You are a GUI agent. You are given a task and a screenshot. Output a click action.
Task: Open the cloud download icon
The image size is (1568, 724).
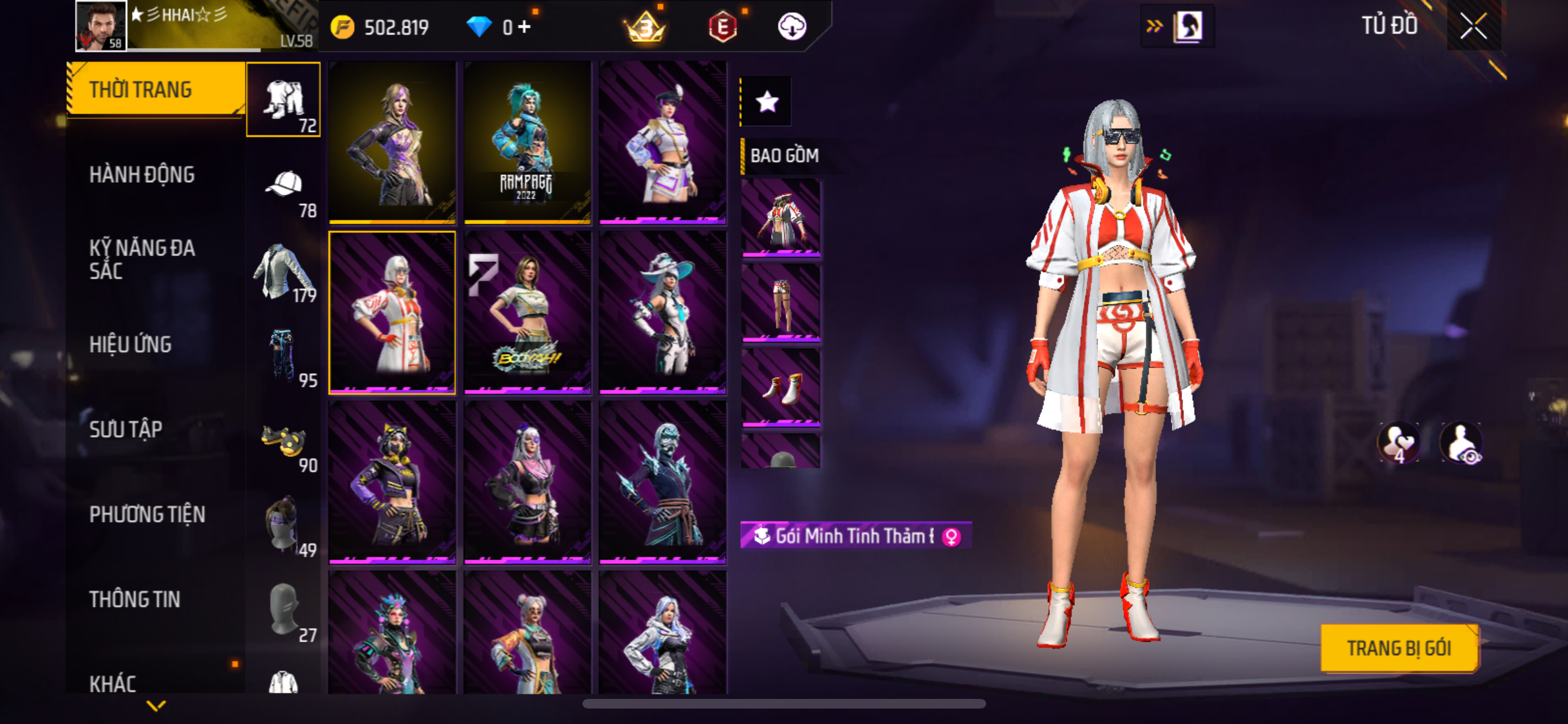pos(792,27)
